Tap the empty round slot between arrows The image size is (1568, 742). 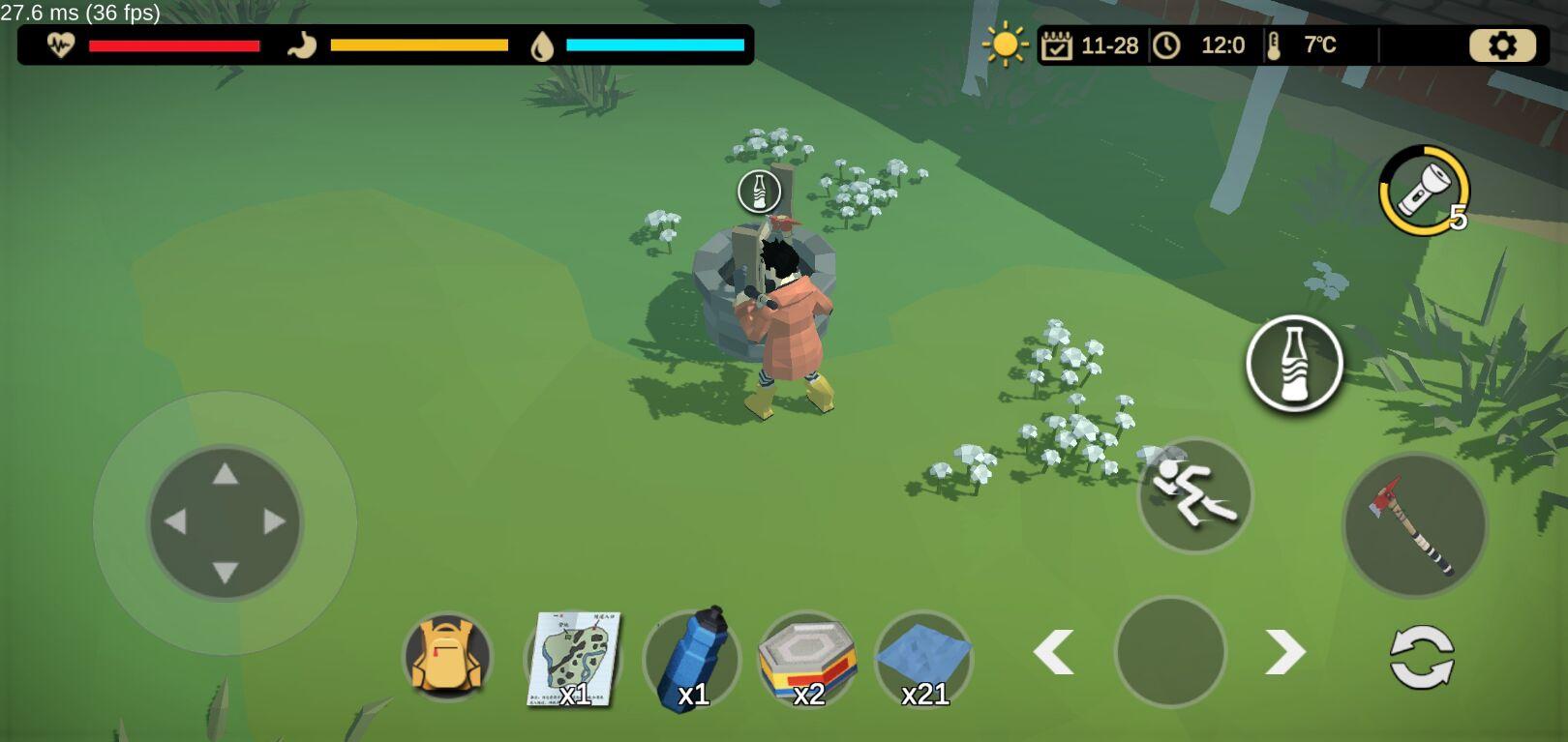[x=1170, y=651]
